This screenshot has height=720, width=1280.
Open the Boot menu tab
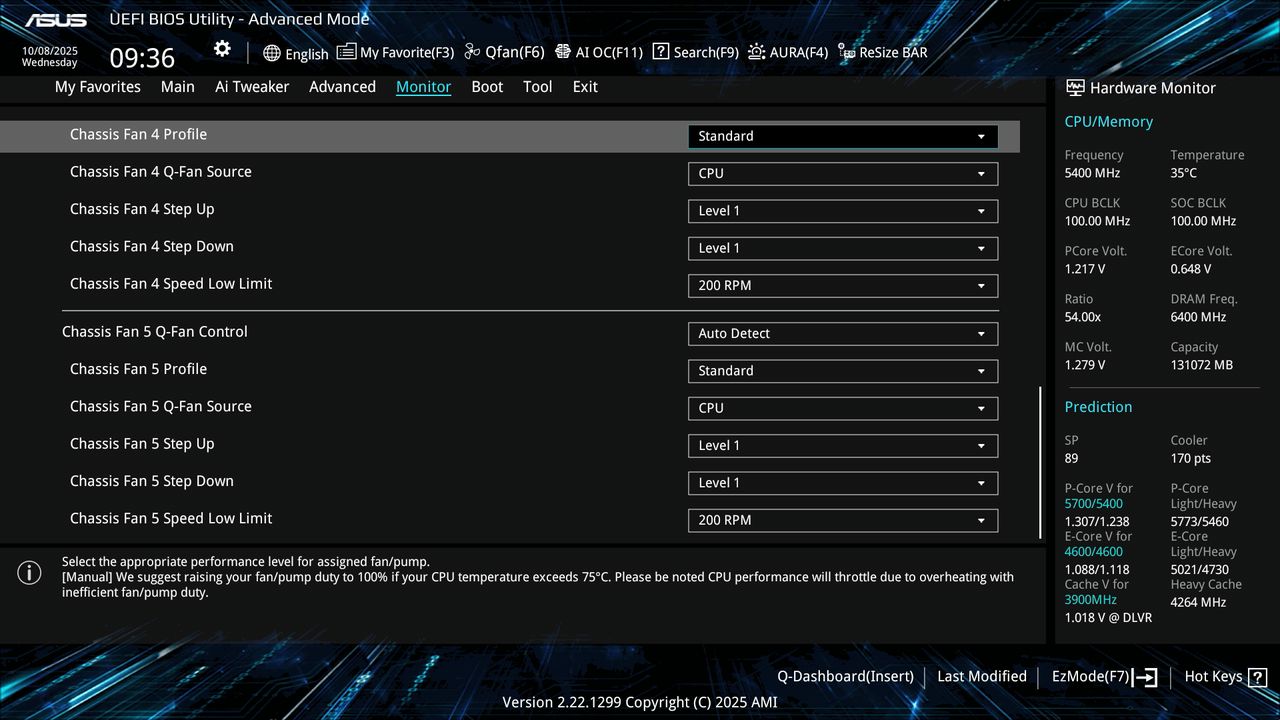[x=487, y=87]
